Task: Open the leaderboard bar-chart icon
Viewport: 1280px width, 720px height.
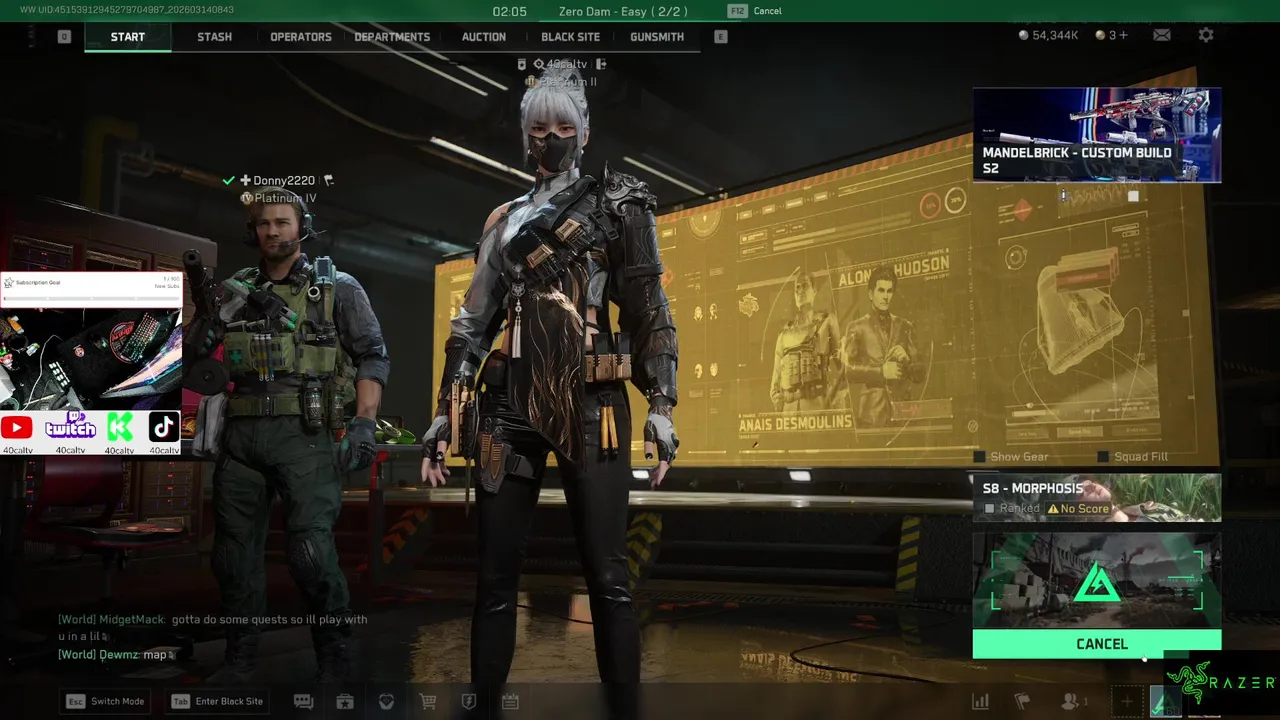Action: [x=981, y=702]
